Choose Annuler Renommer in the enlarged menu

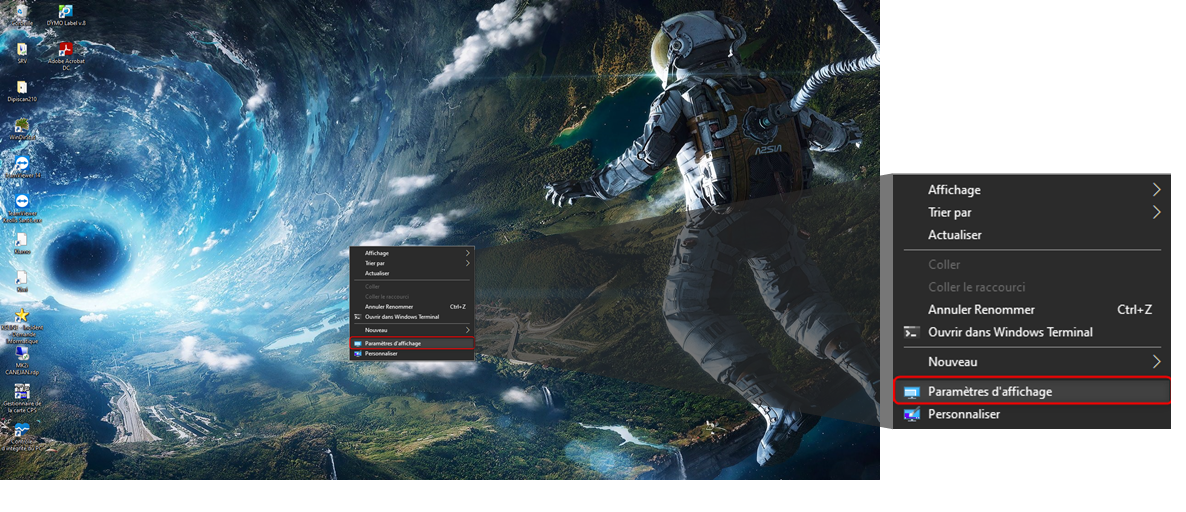[x=981, y=310]
